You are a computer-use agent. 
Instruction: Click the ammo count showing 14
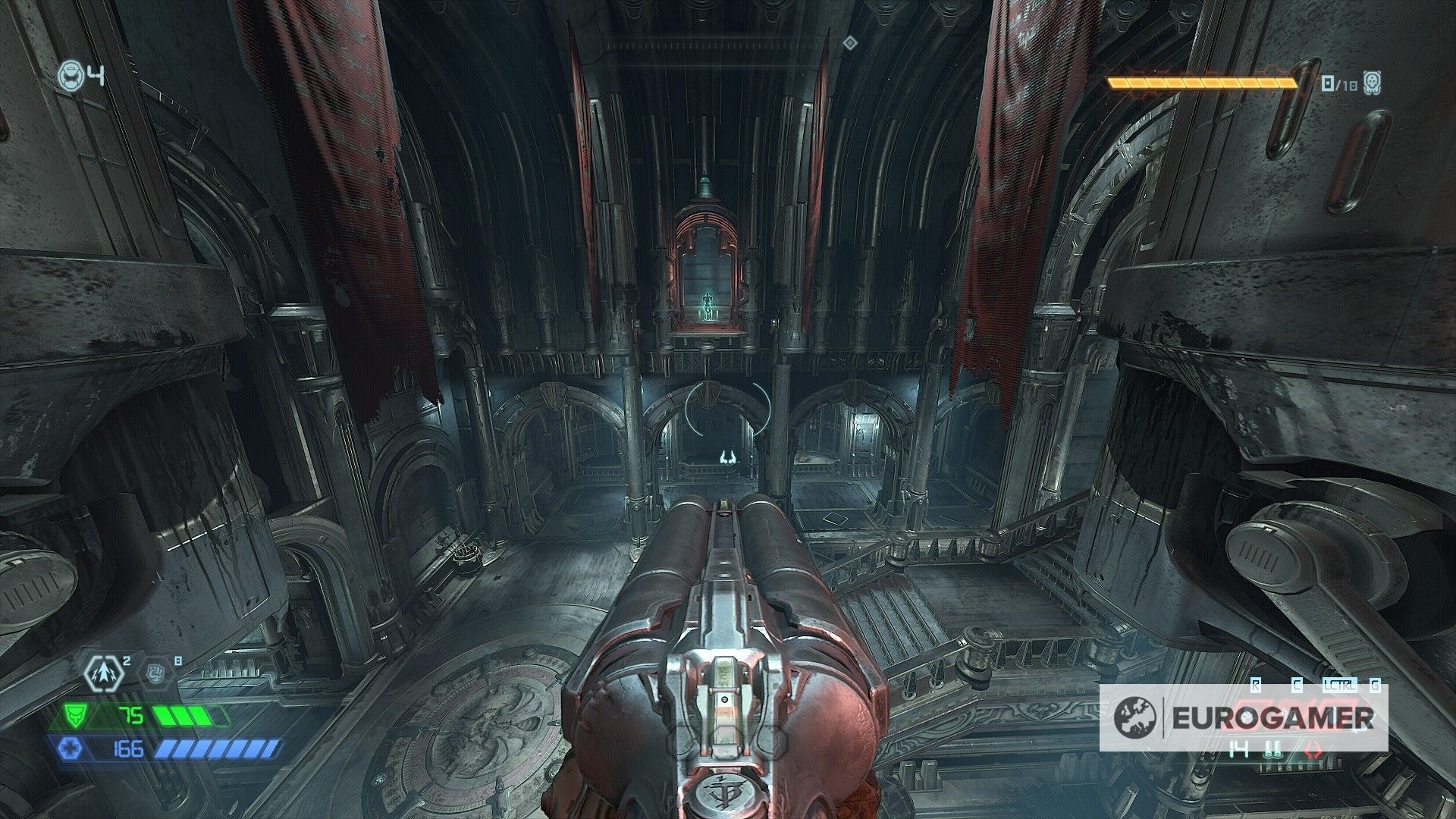pos(1238,748)
